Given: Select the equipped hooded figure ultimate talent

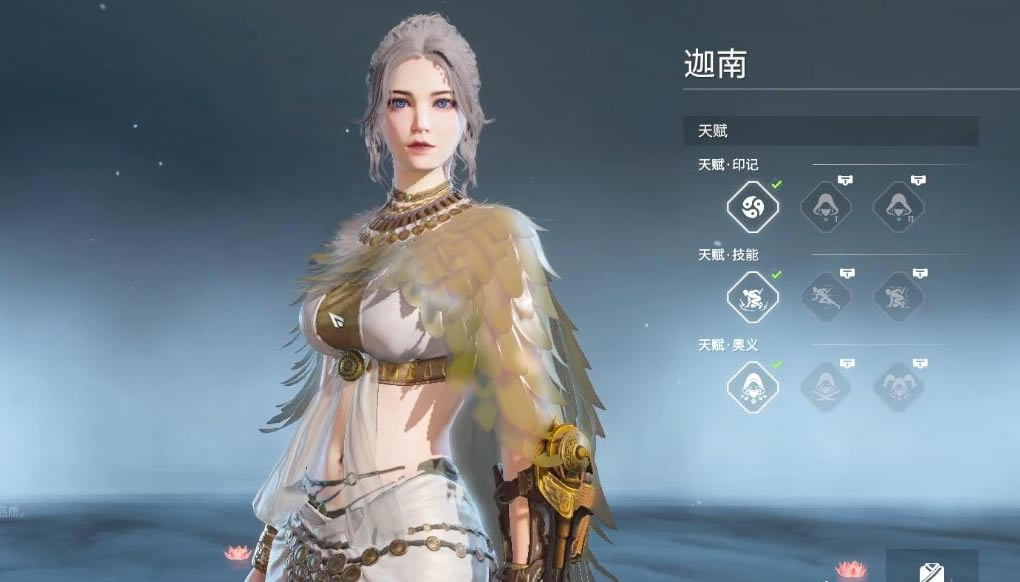Looking at the screenshot, I should (752, 387).
